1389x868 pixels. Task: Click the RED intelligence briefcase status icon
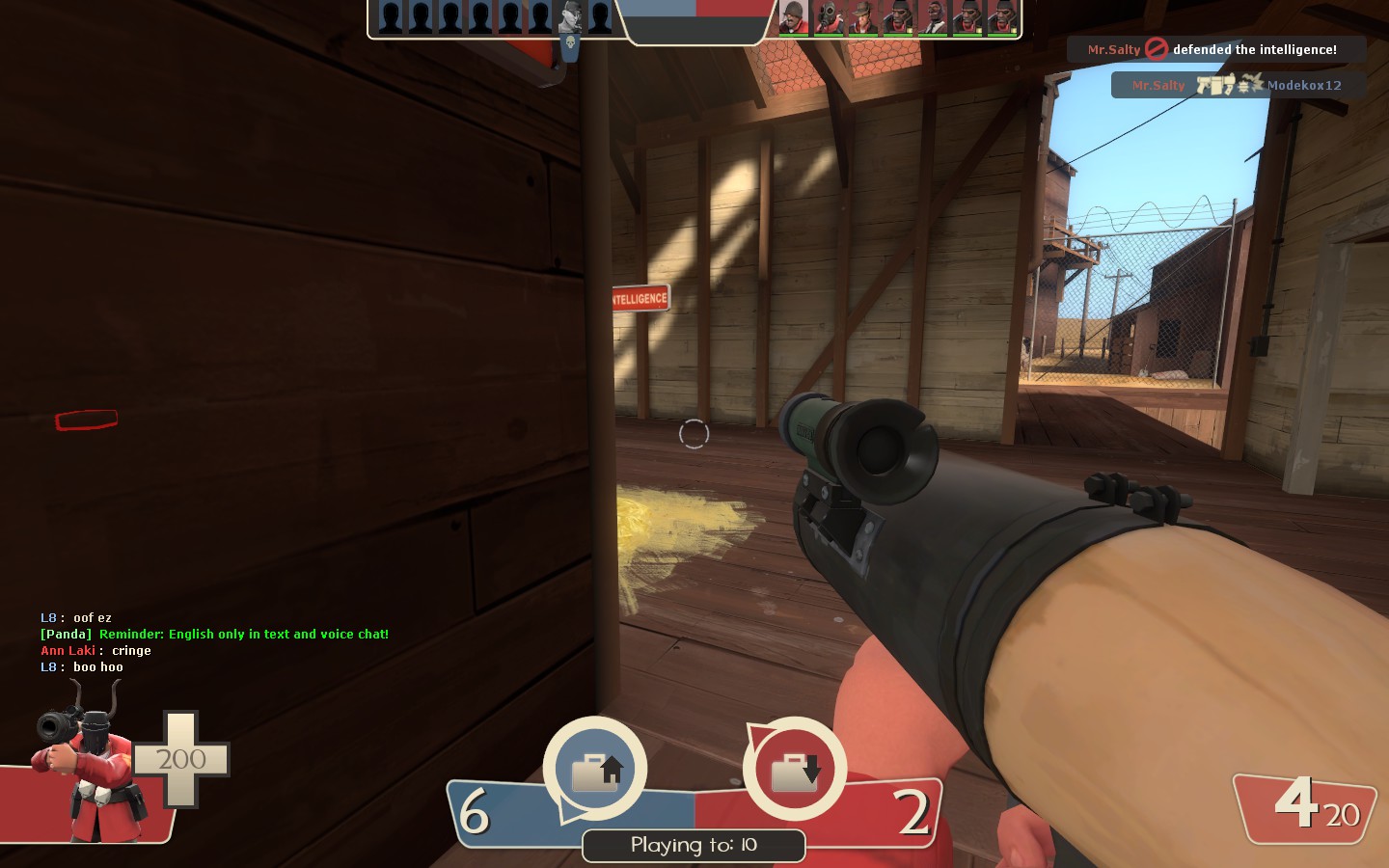point(795,770)
